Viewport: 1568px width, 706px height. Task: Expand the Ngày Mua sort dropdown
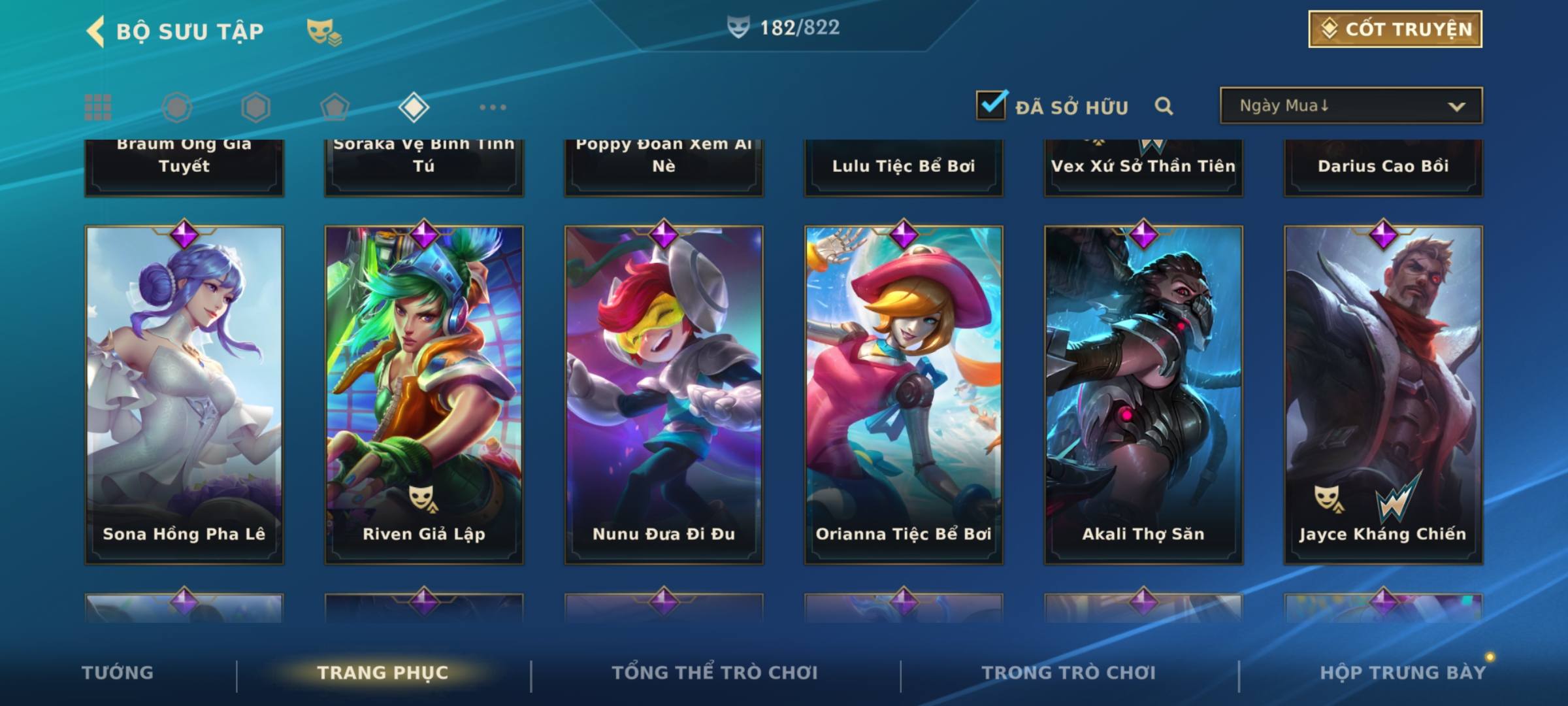click(x=1350, y=106)
